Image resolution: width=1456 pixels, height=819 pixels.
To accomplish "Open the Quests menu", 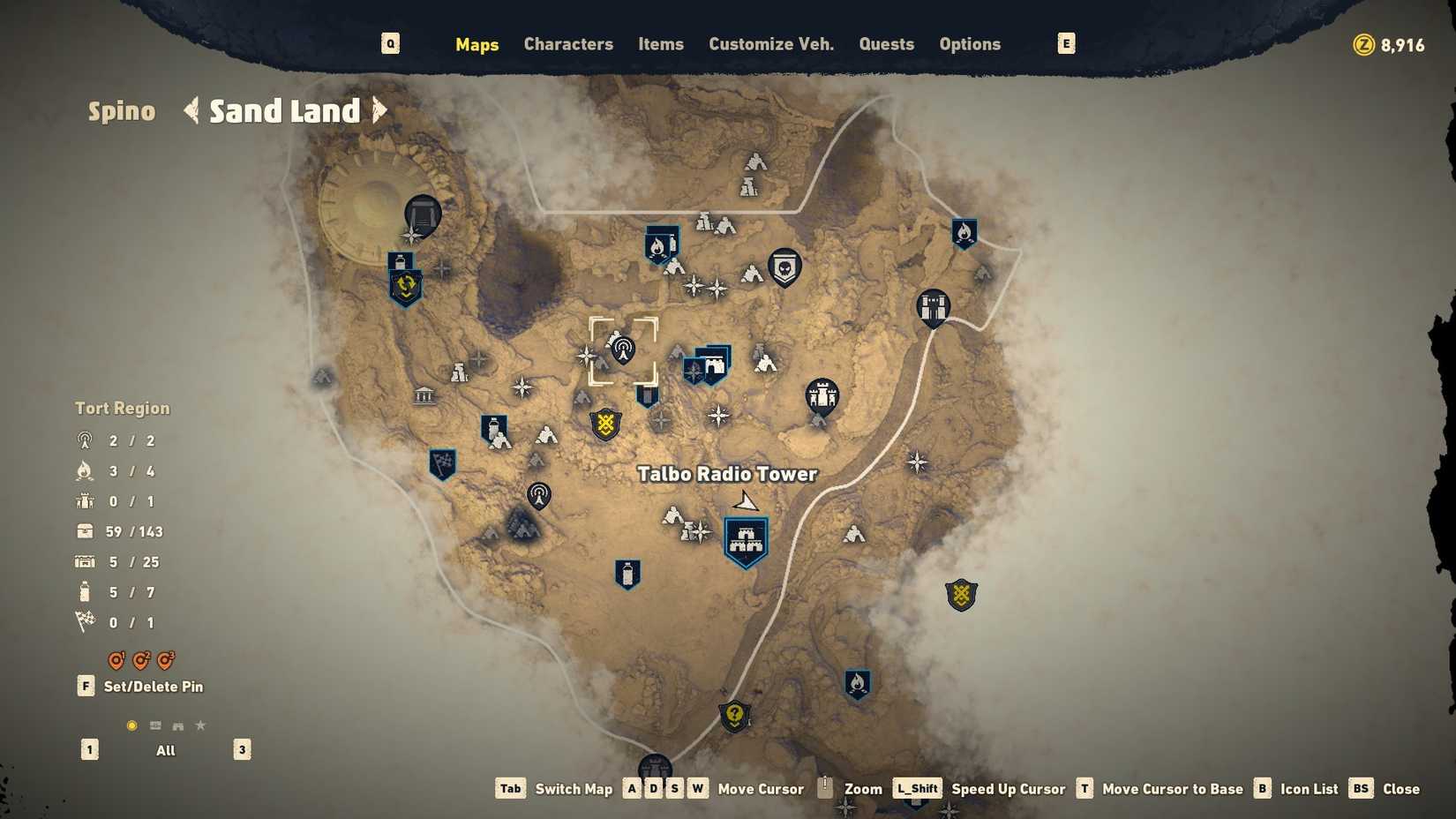I will pos(886,44).
